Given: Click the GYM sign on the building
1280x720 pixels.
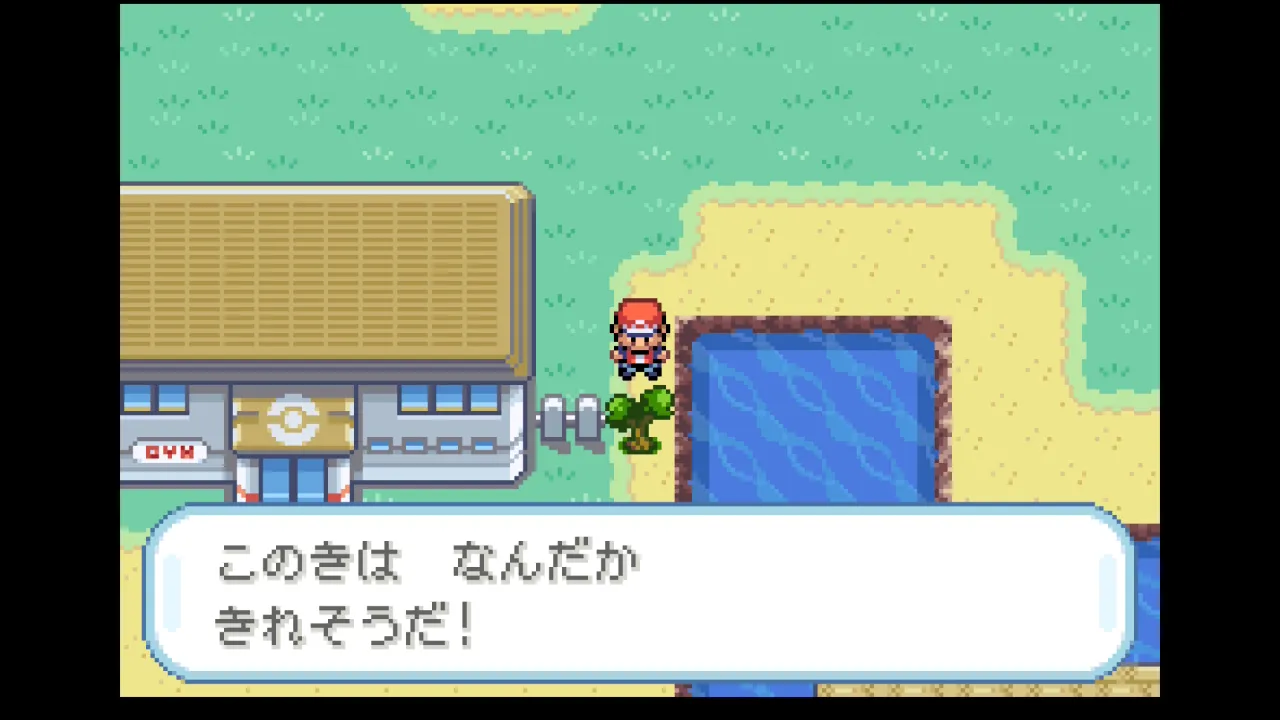Looking at the screenshot, I should [x=168, y=452].
